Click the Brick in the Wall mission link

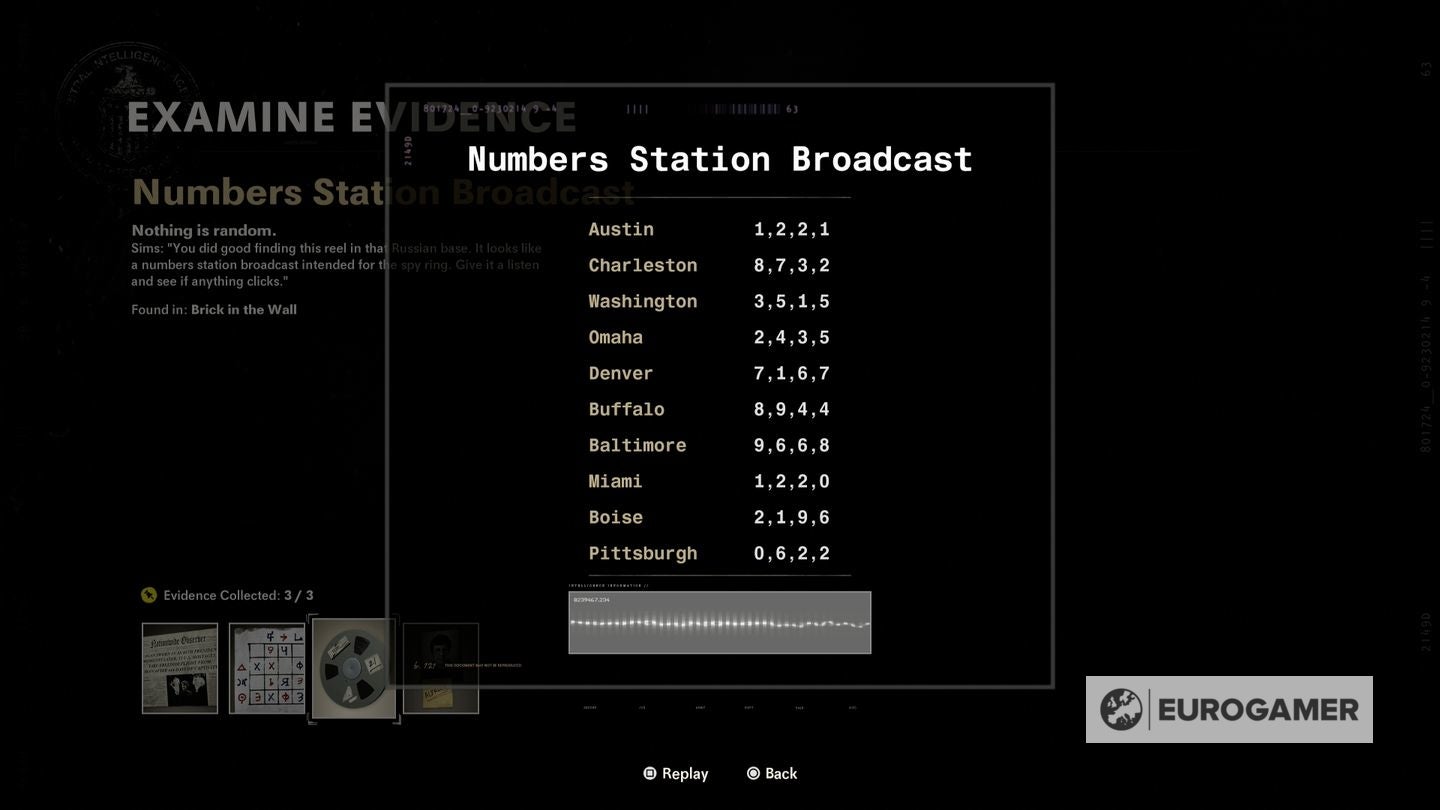click(244, 309)
